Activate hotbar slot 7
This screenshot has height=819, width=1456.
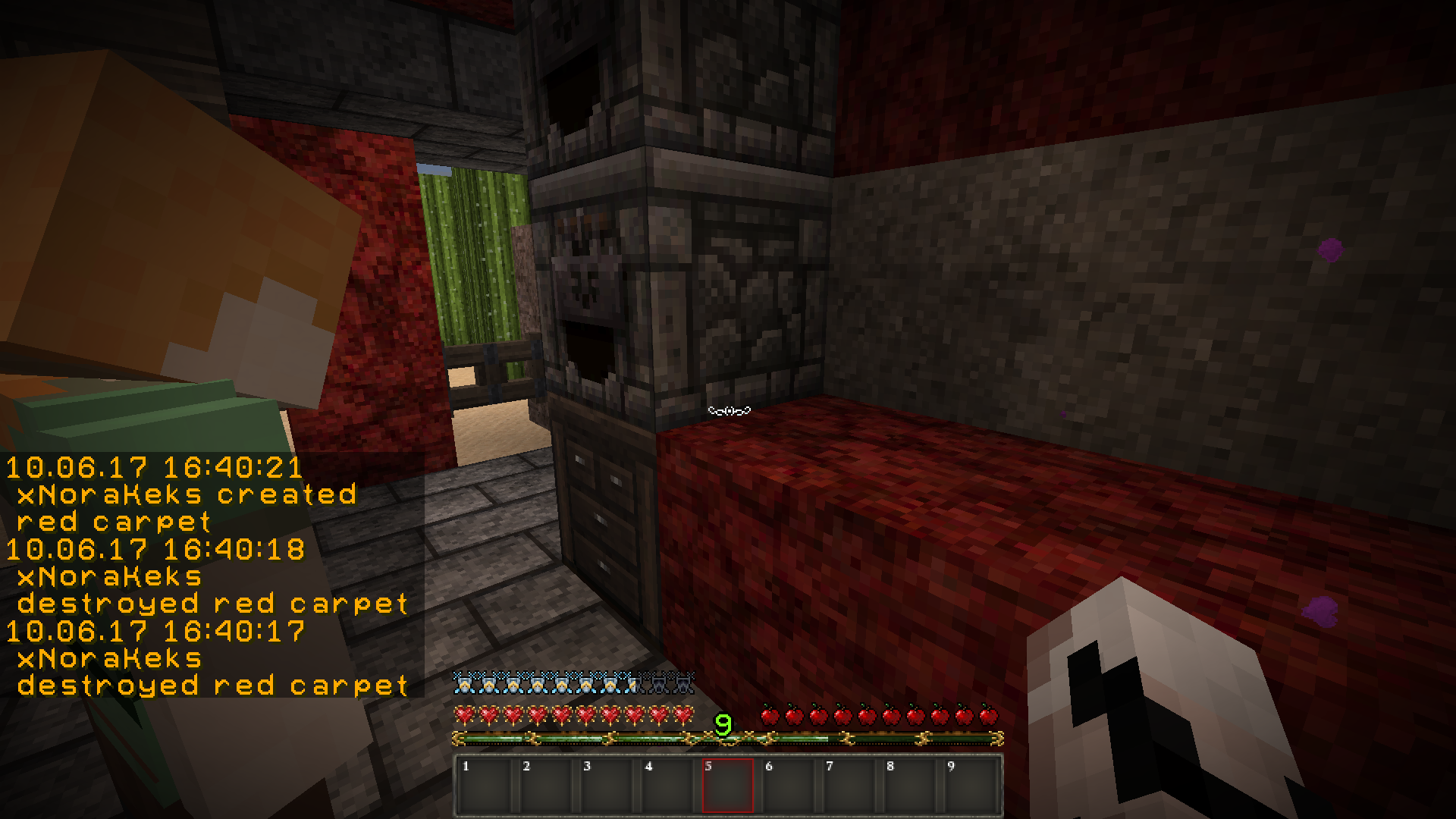849,786
